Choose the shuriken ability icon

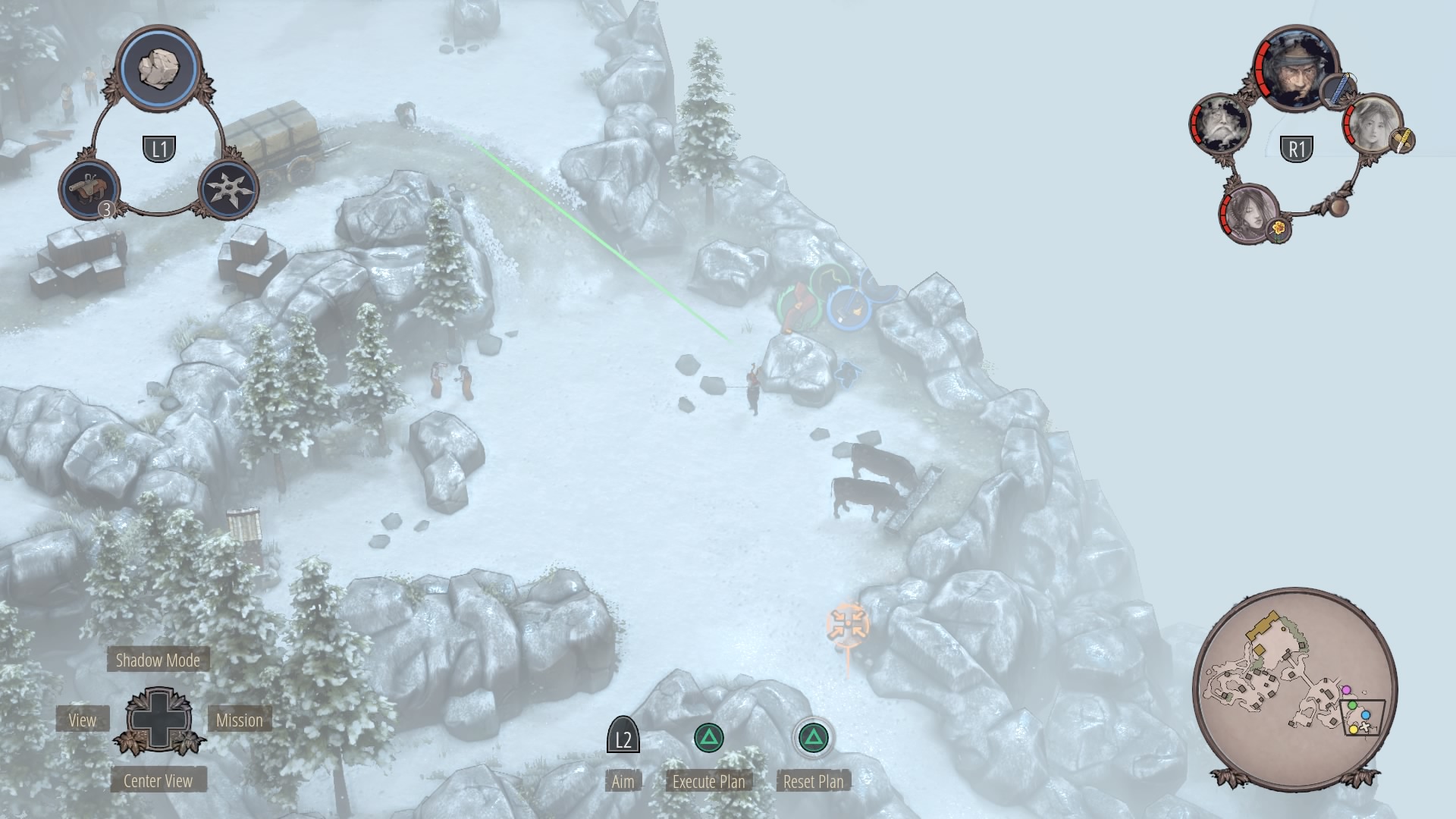point(228,189)
